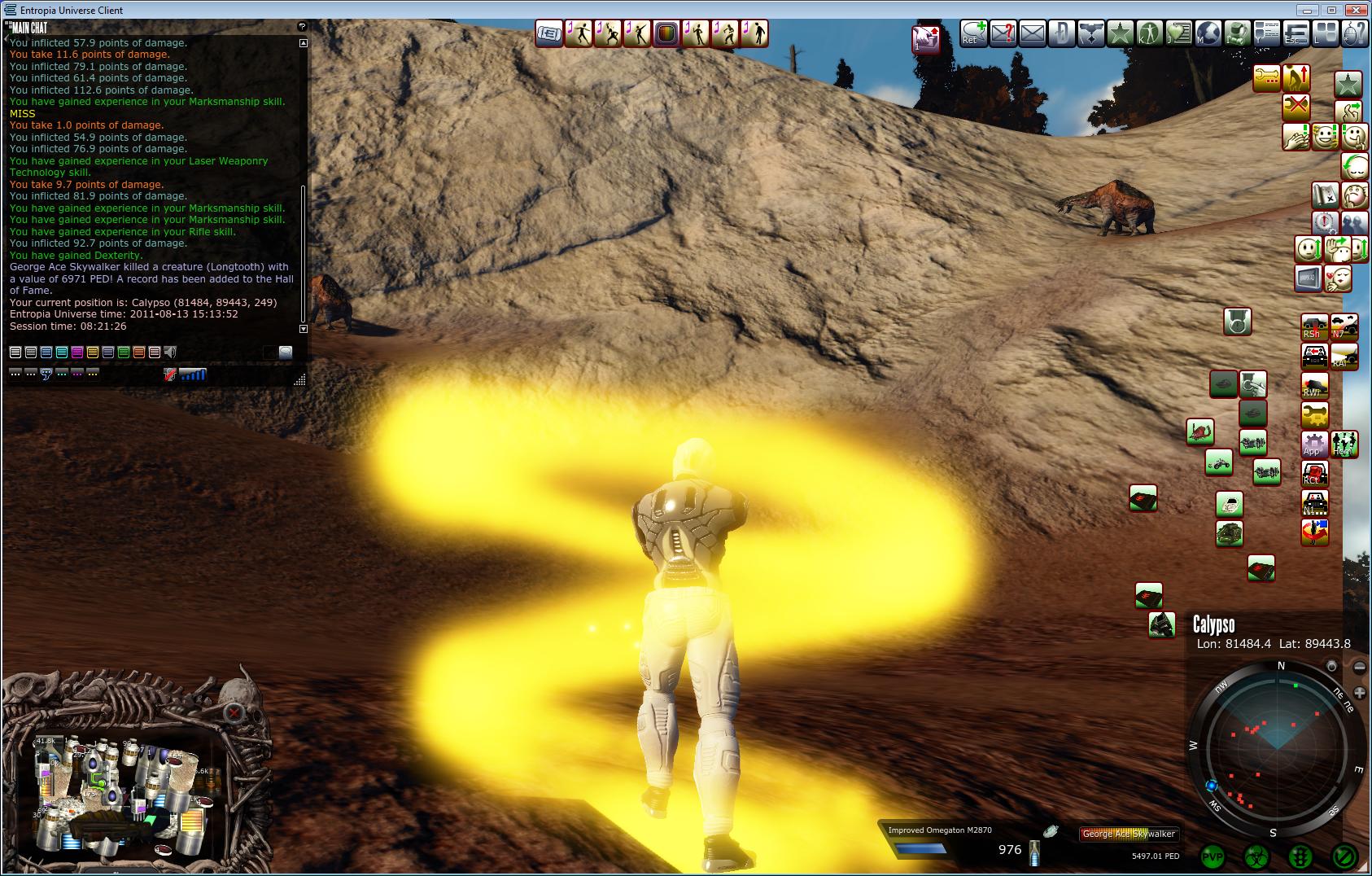Open the planet map globe icon

click(x=1209, y=34)
